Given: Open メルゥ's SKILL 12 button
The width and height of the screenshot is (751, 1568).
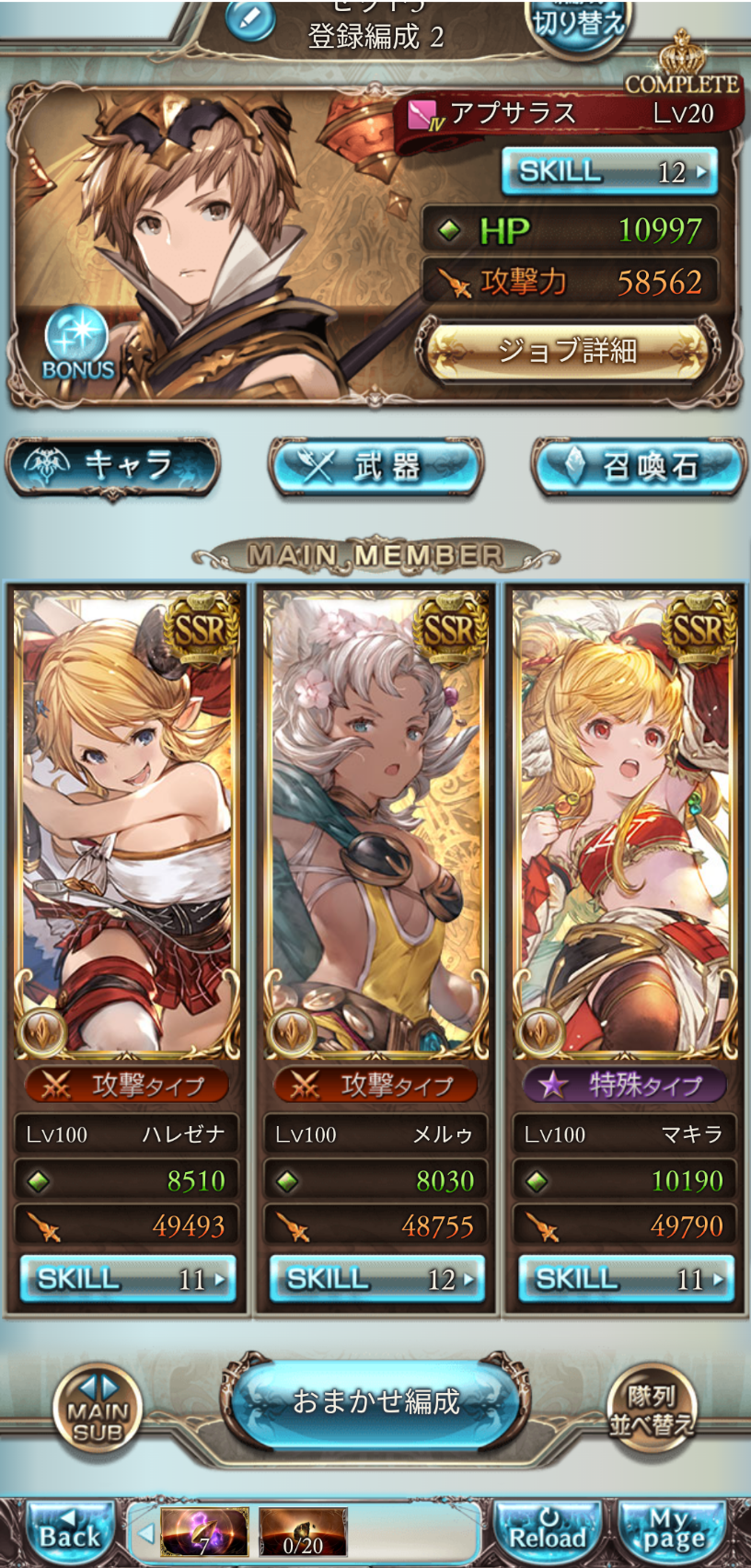Looking at the screenshot, I should [x=375, y=1279].
